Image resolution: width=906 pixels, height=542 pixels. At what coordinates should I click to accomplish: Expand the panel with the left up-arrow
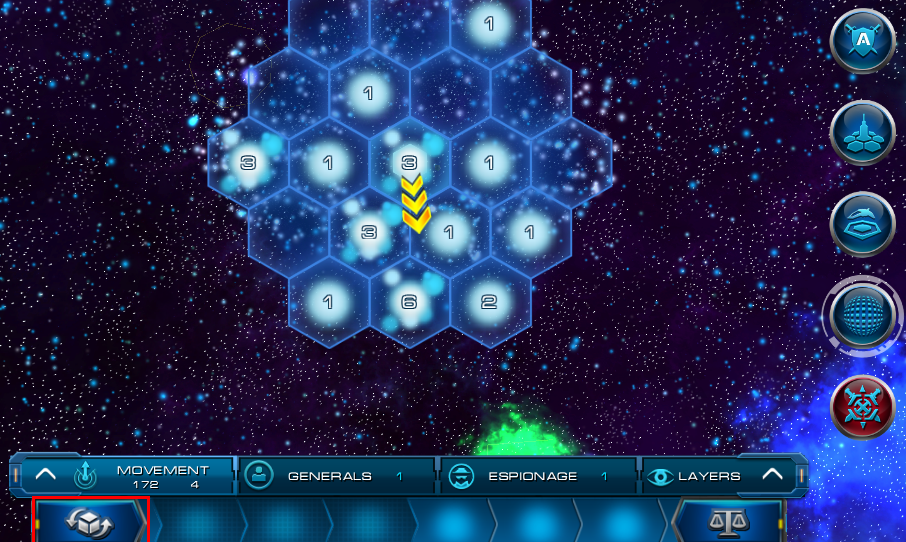(46, 475)
